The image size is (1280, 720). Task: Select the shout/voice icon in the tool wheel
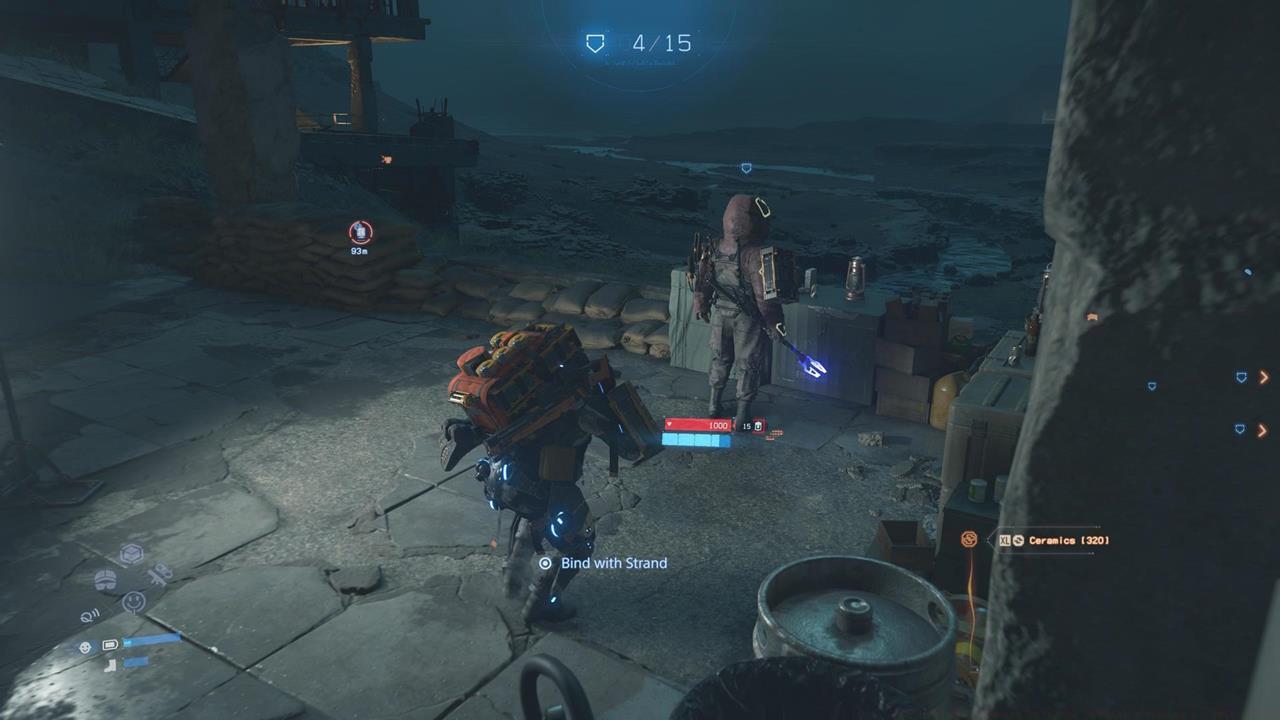coord(89,615)
